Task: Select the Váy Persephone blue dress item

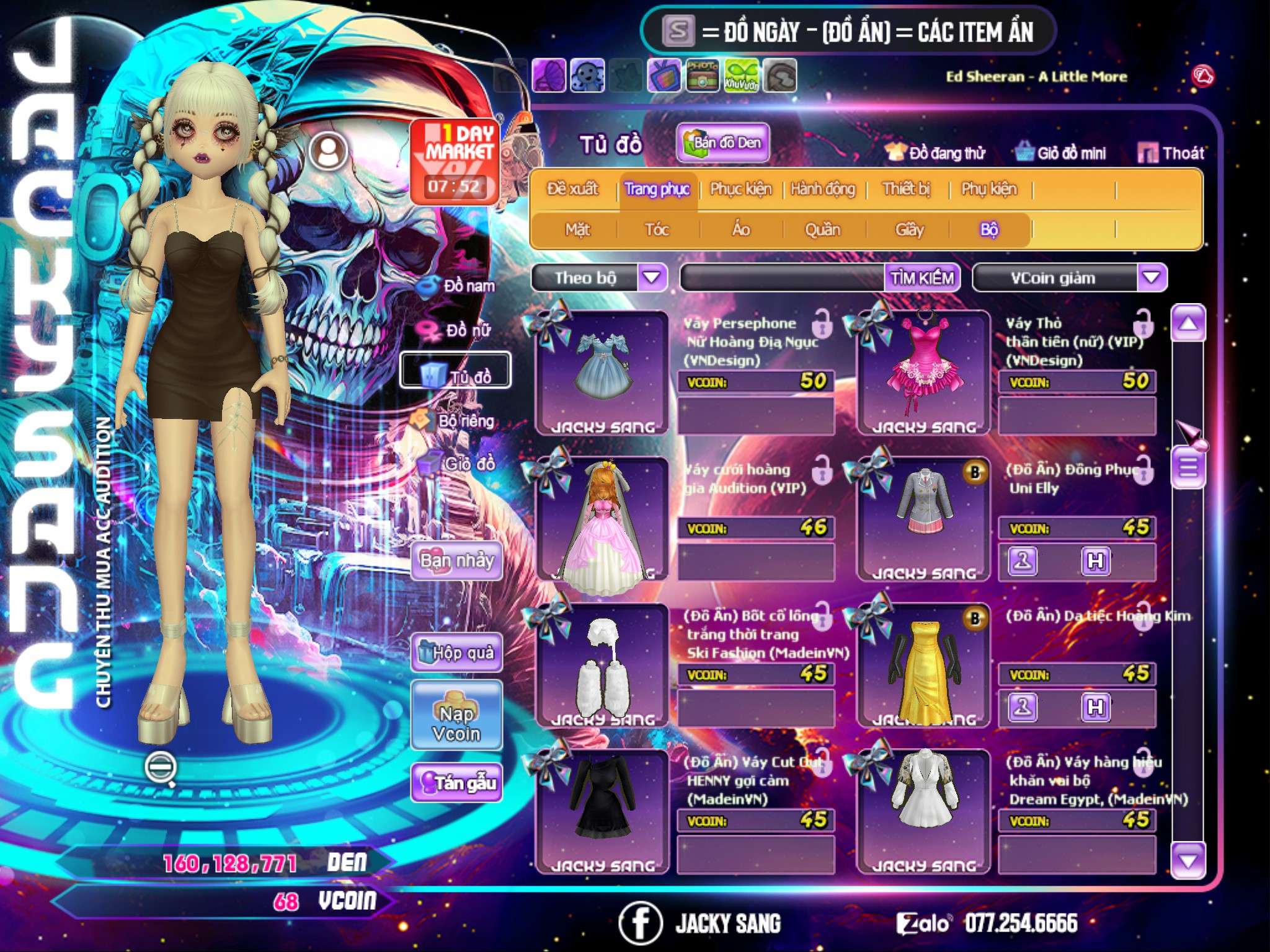Action: [x=602, y=372]
